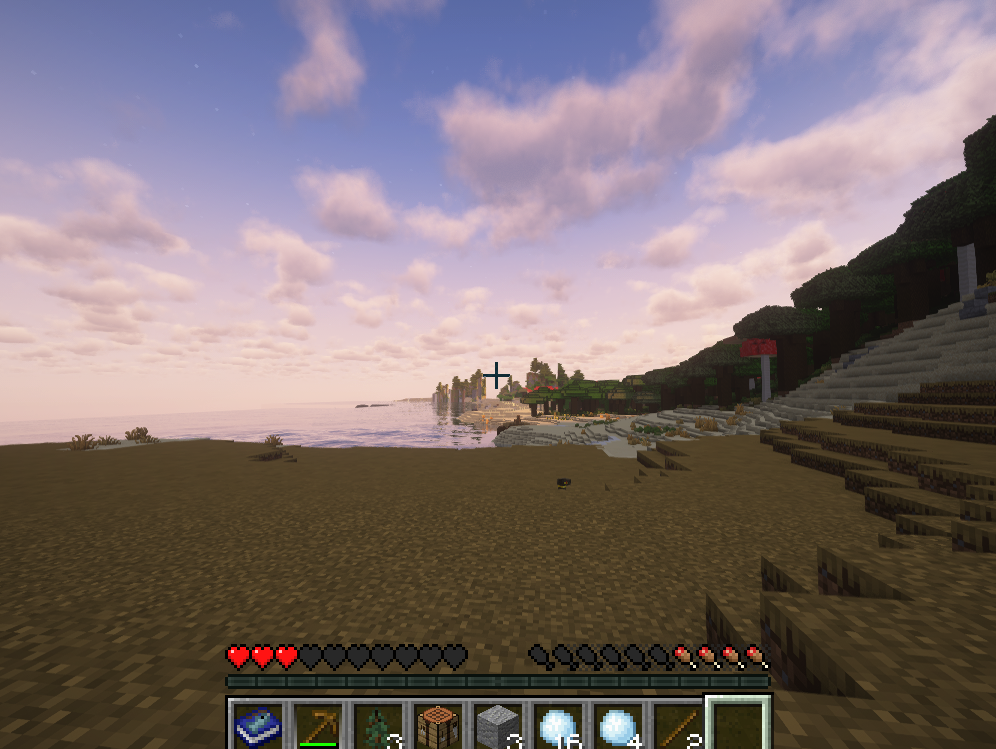Pick the gray stone block slot
The width and height of the screenshot is (996, 749).
[x=497, y=726]
